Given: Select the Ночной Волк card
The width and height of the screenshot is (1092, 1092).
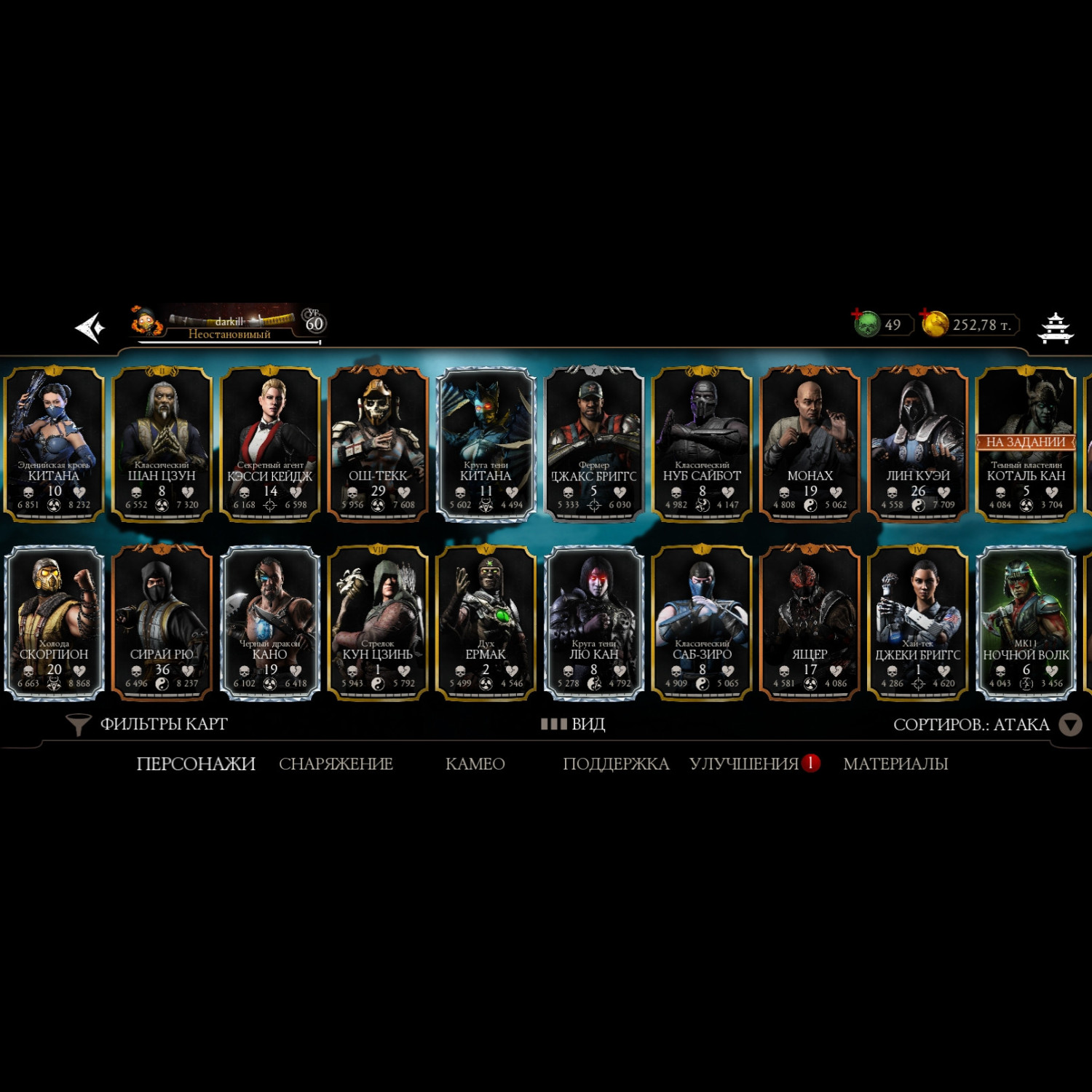Looking at the screenshot, I should tap(1026, 622).
